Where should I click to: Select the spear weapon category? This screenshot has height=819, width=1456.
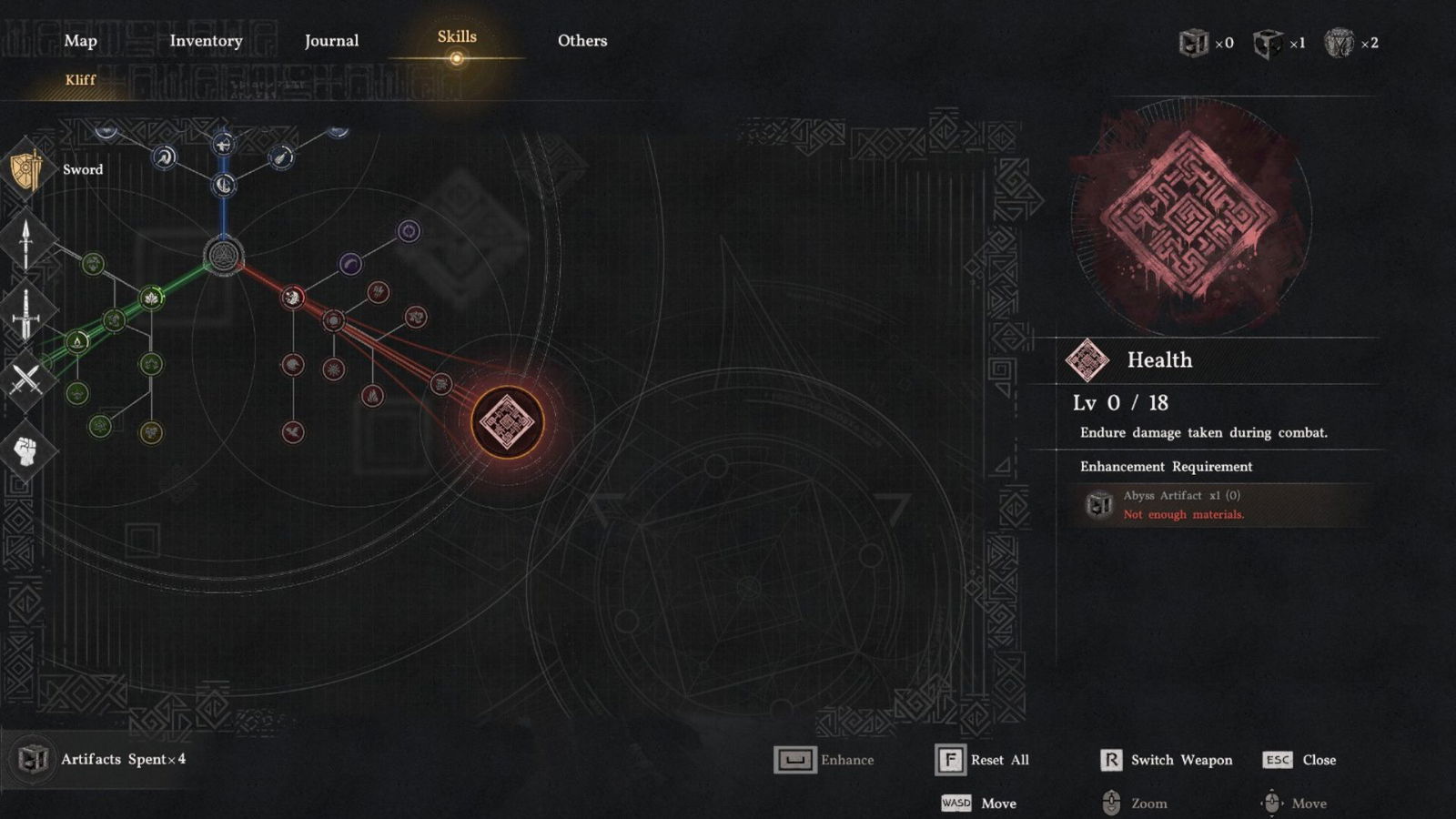pos(26,243)
